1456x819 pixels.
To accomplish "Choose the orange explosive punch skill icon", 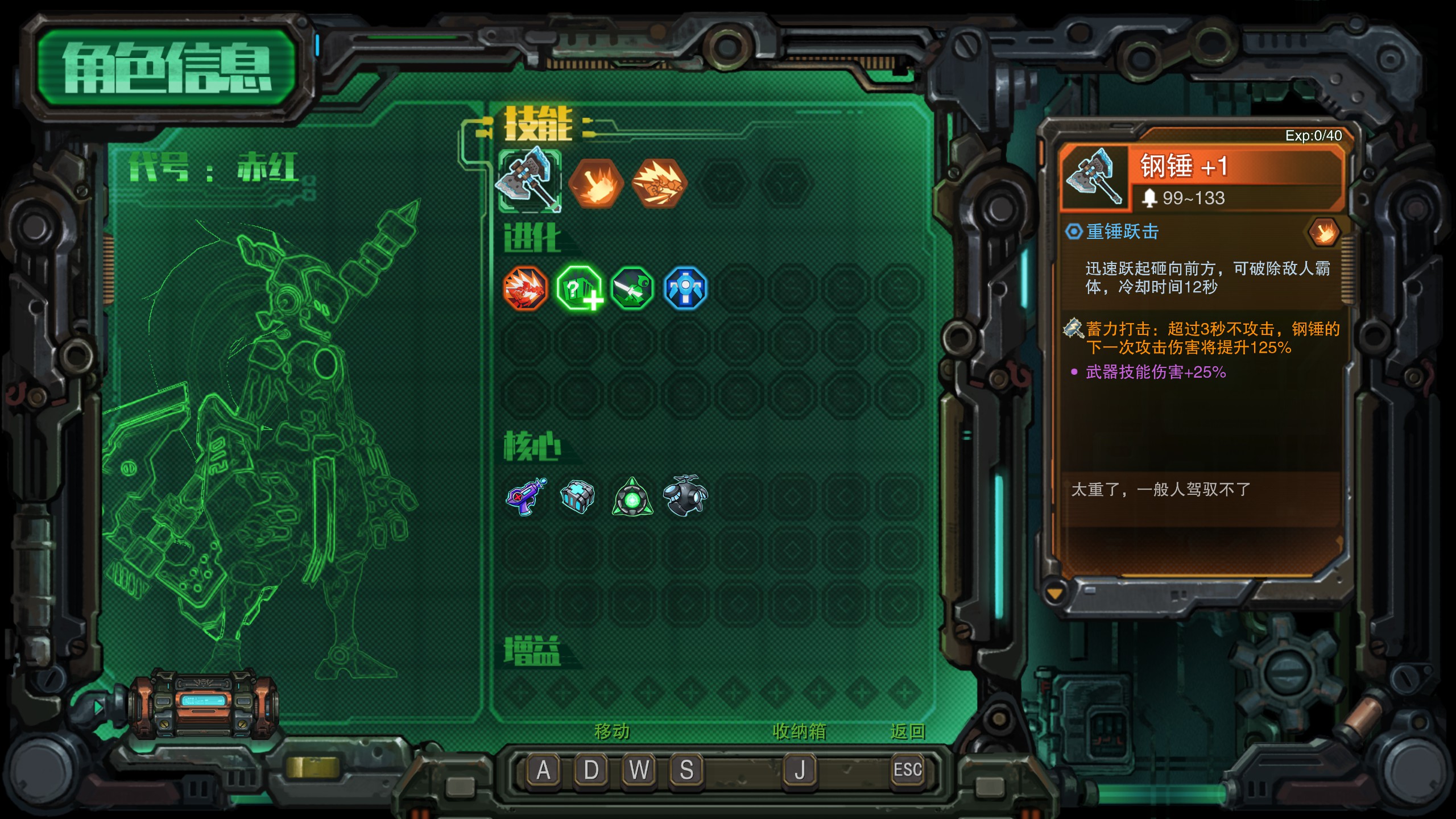I will coord(659,183).
